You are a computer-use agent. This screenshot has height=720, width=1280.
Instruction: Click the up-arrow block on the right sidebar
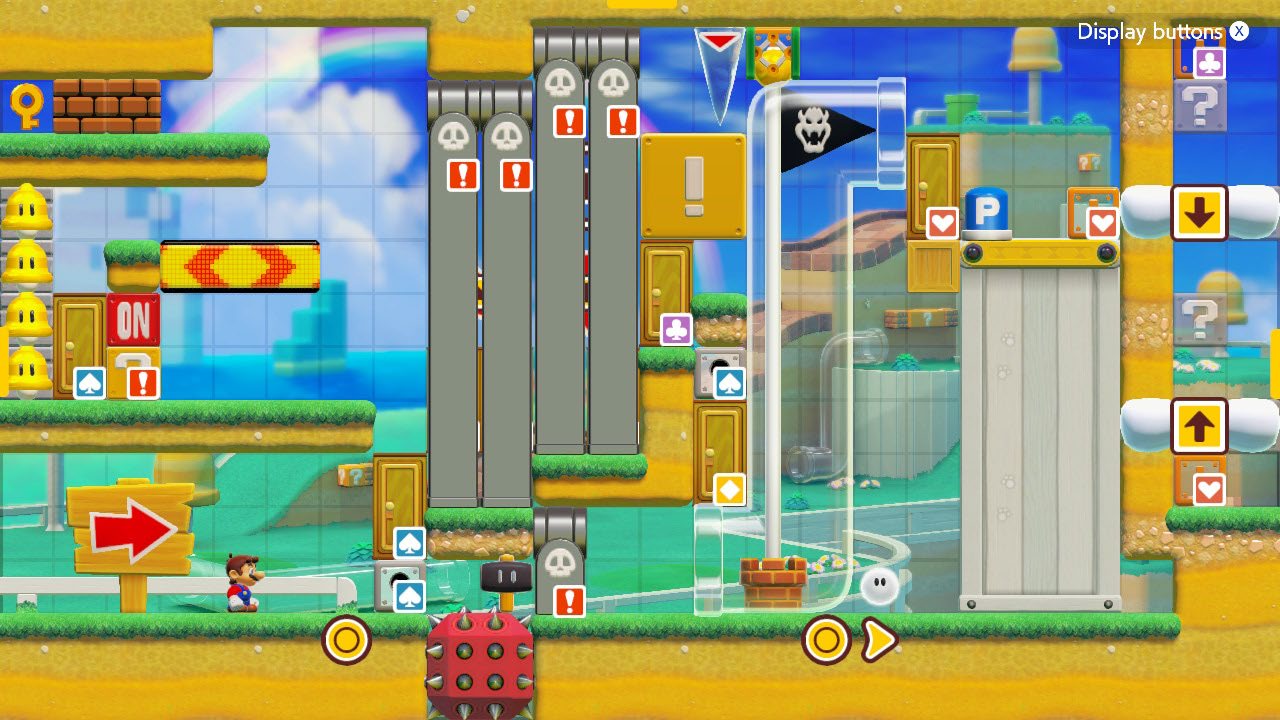[x=1200, y=425]
